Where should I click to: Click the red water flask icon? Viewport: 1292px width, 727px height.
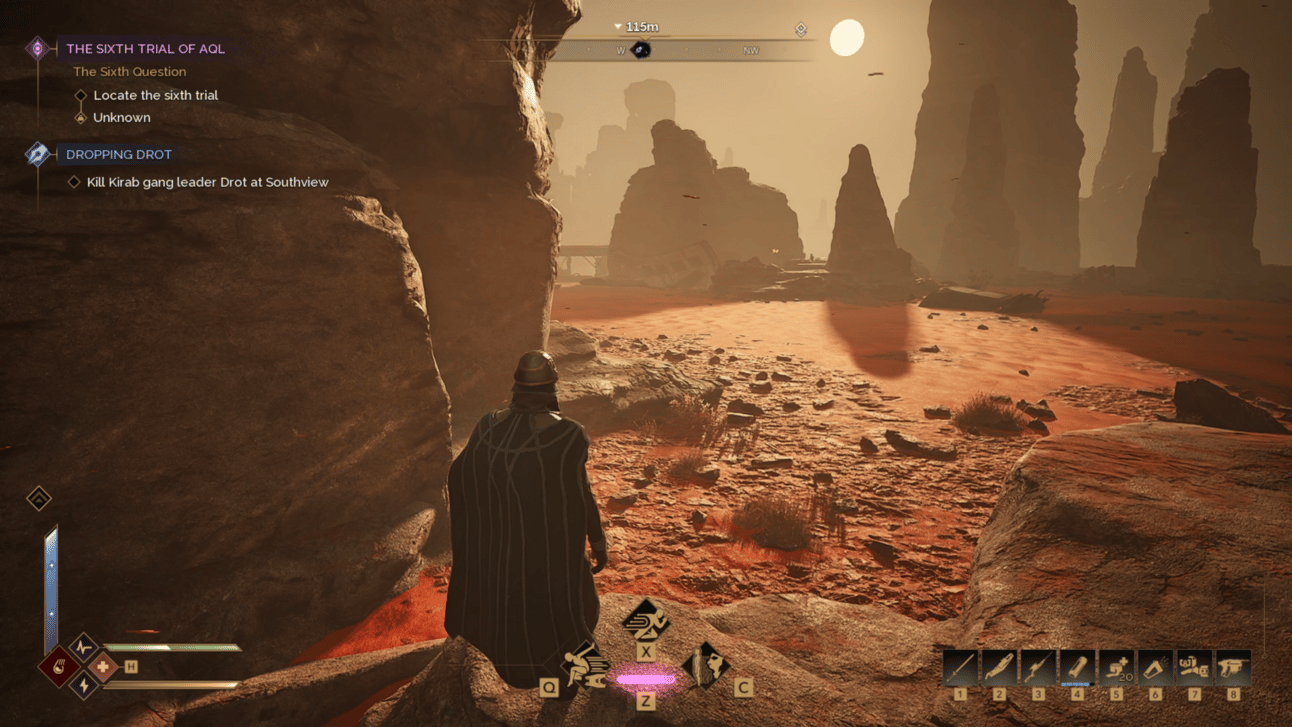59,666
